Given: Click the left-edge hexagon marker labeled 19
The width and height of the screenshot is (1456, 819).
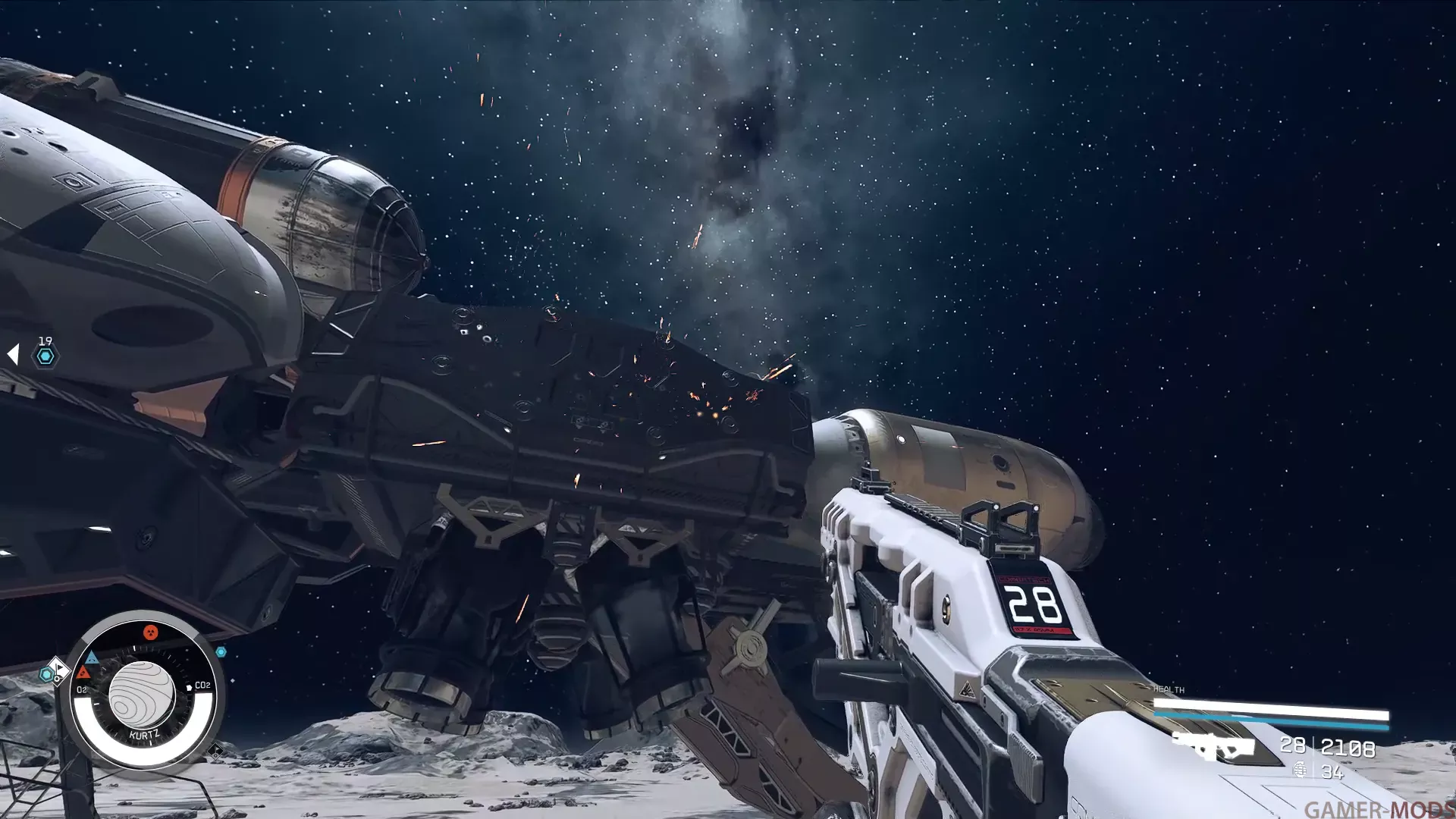Looking at the screenshot, I should [x=45, y=356].
